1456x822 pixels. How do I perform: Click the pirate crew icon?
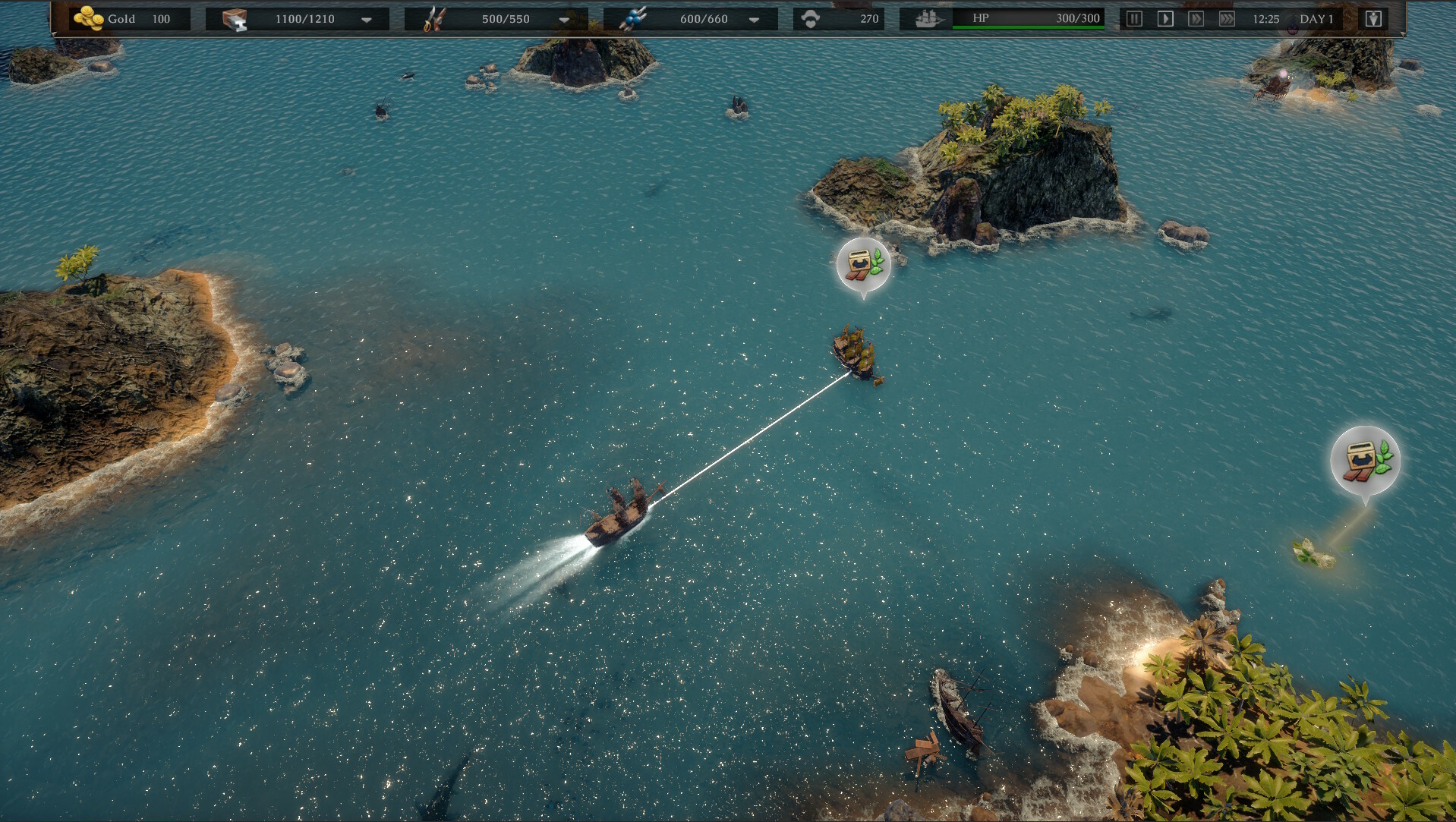[811, 19]
